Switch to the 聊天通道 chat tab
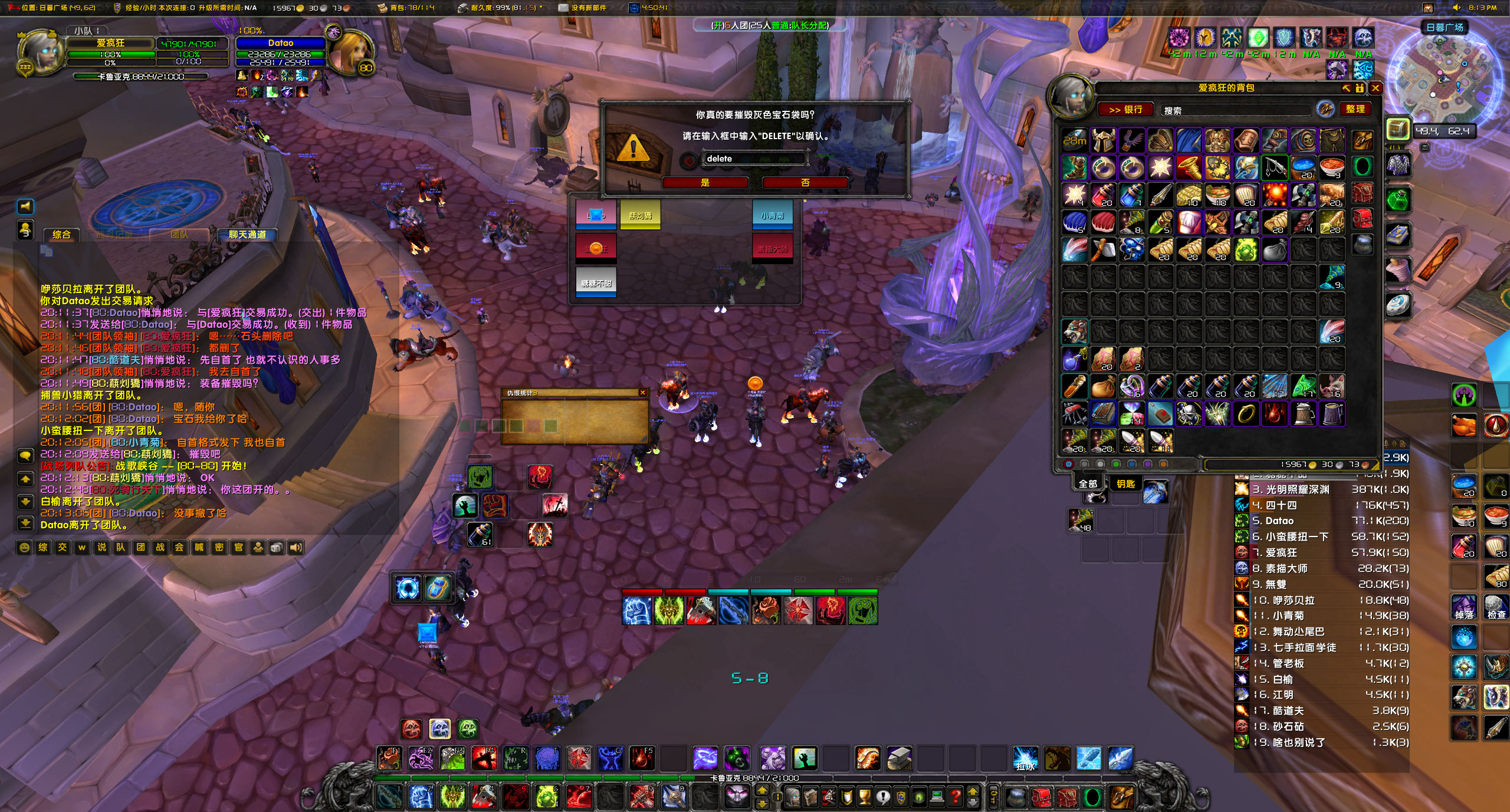Screen dimensions: 1510x812 247,235
